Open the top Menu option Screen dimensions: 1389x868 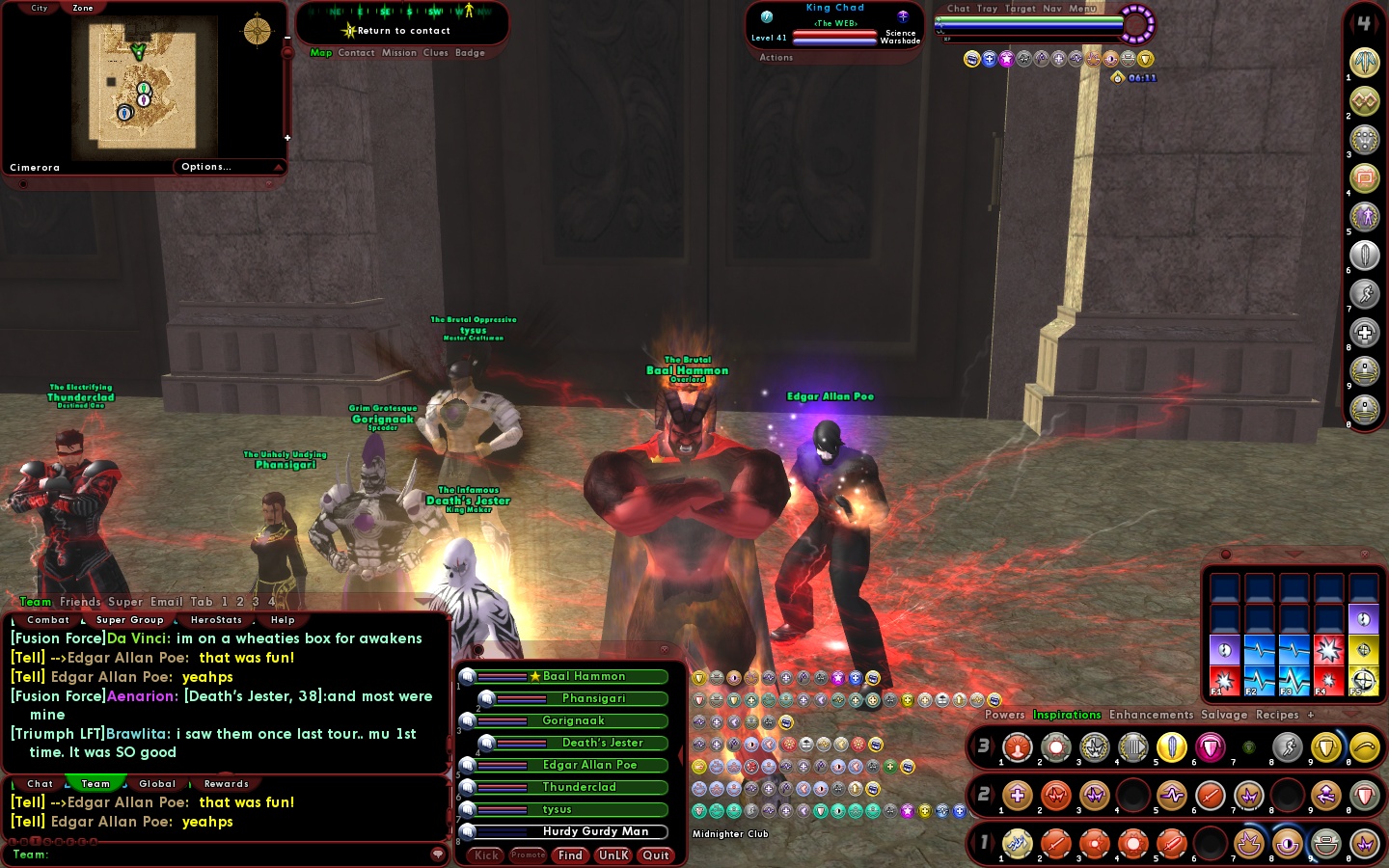click(1082, 9)
